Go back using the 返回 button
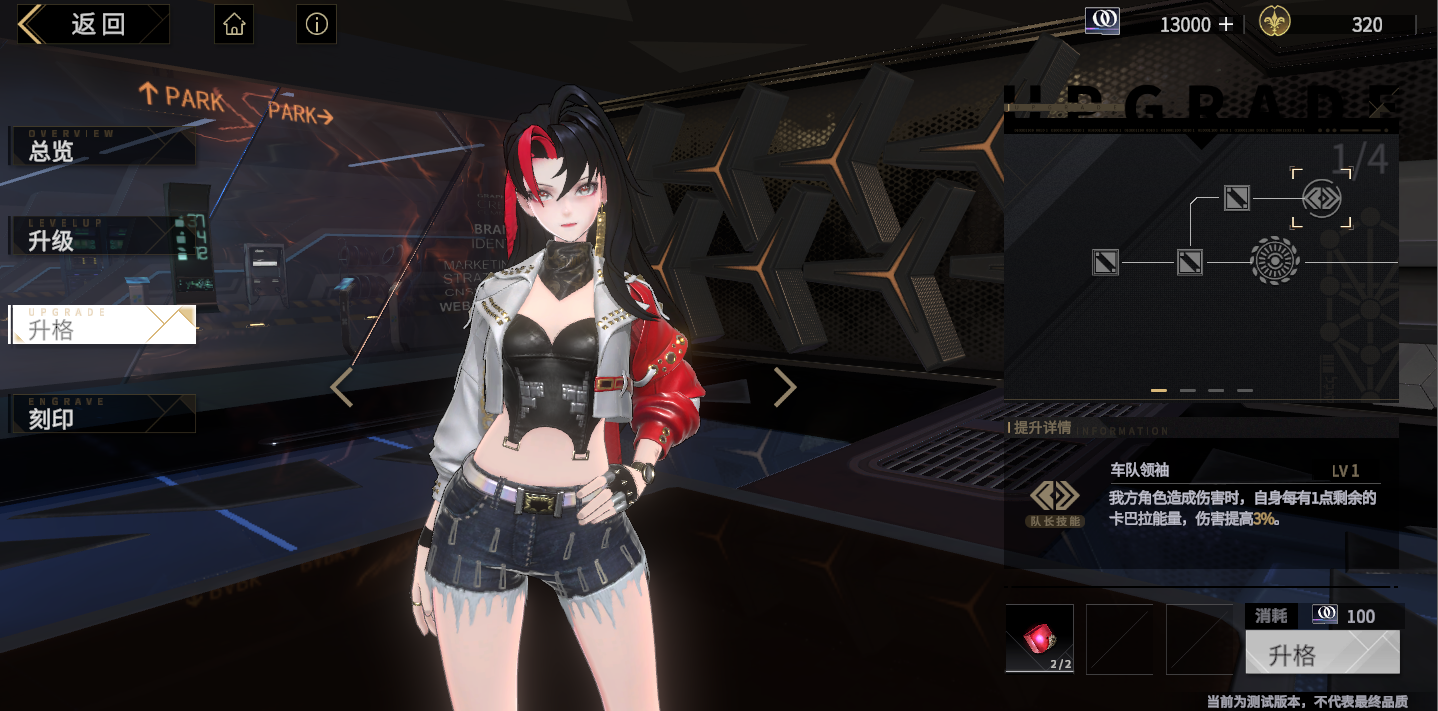 [x=94, y=25]
